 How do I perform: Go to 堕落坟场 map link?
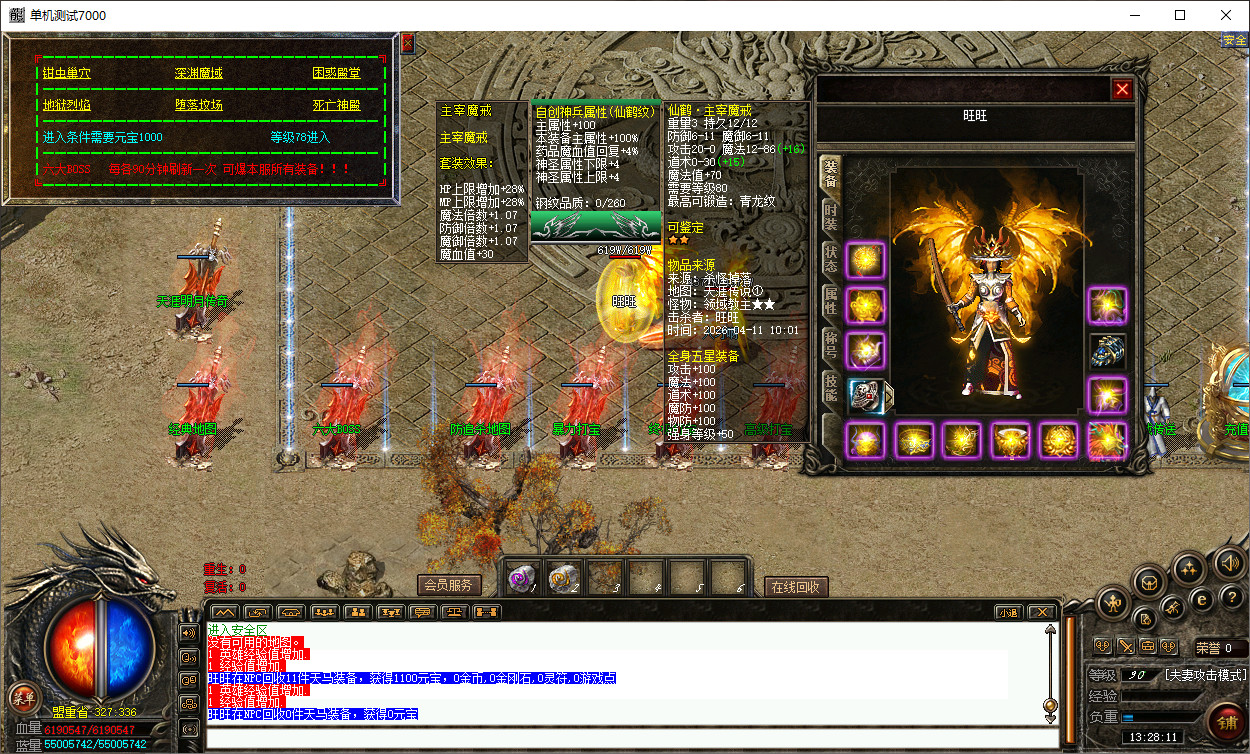198,105
